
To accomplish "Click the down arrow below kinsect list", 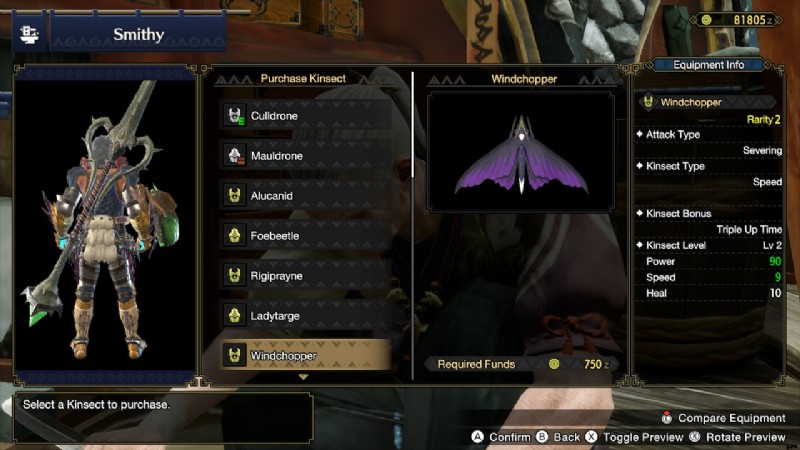I will point(304,378).
